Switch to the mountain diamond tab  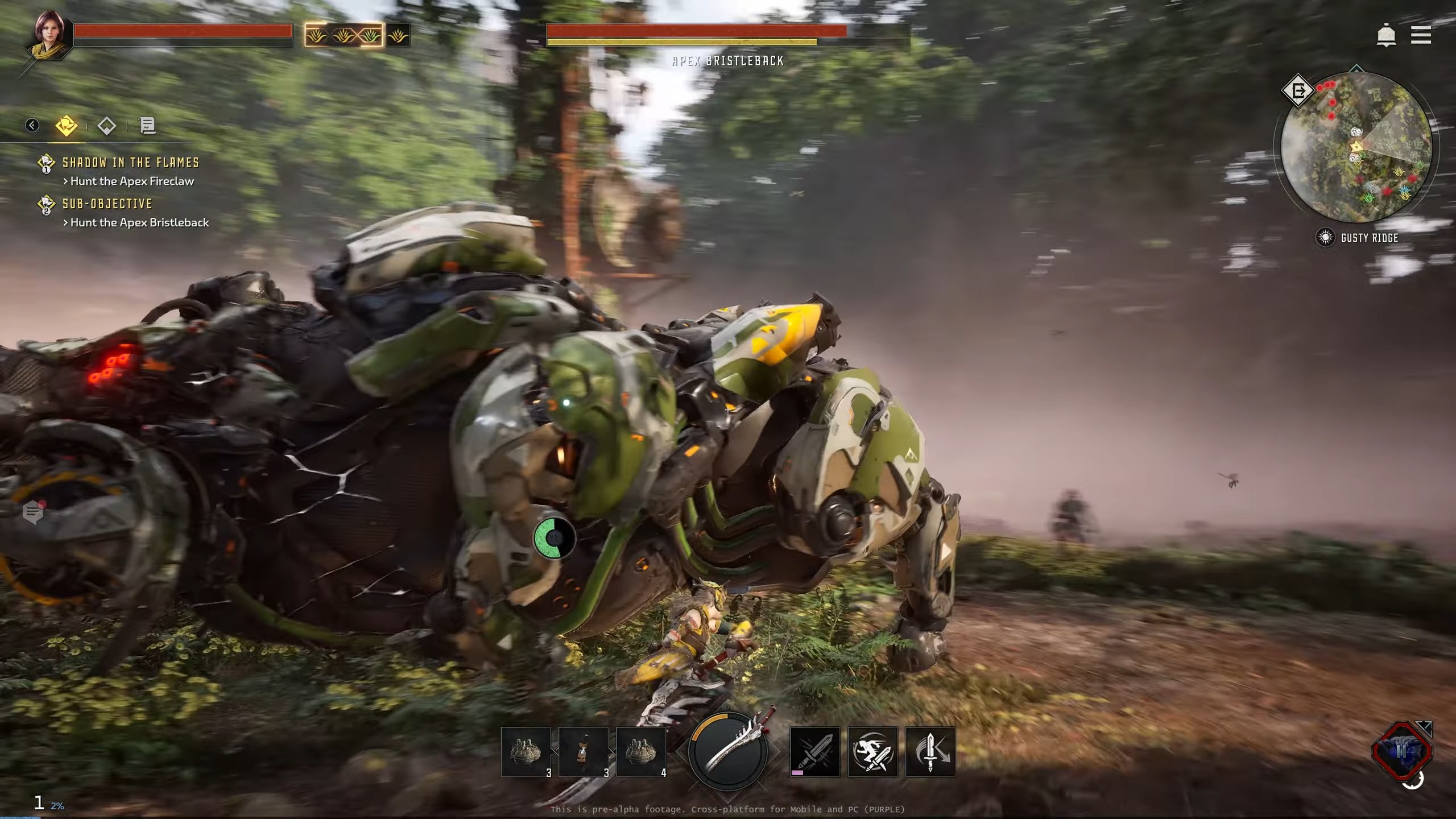tap(107, 126)
